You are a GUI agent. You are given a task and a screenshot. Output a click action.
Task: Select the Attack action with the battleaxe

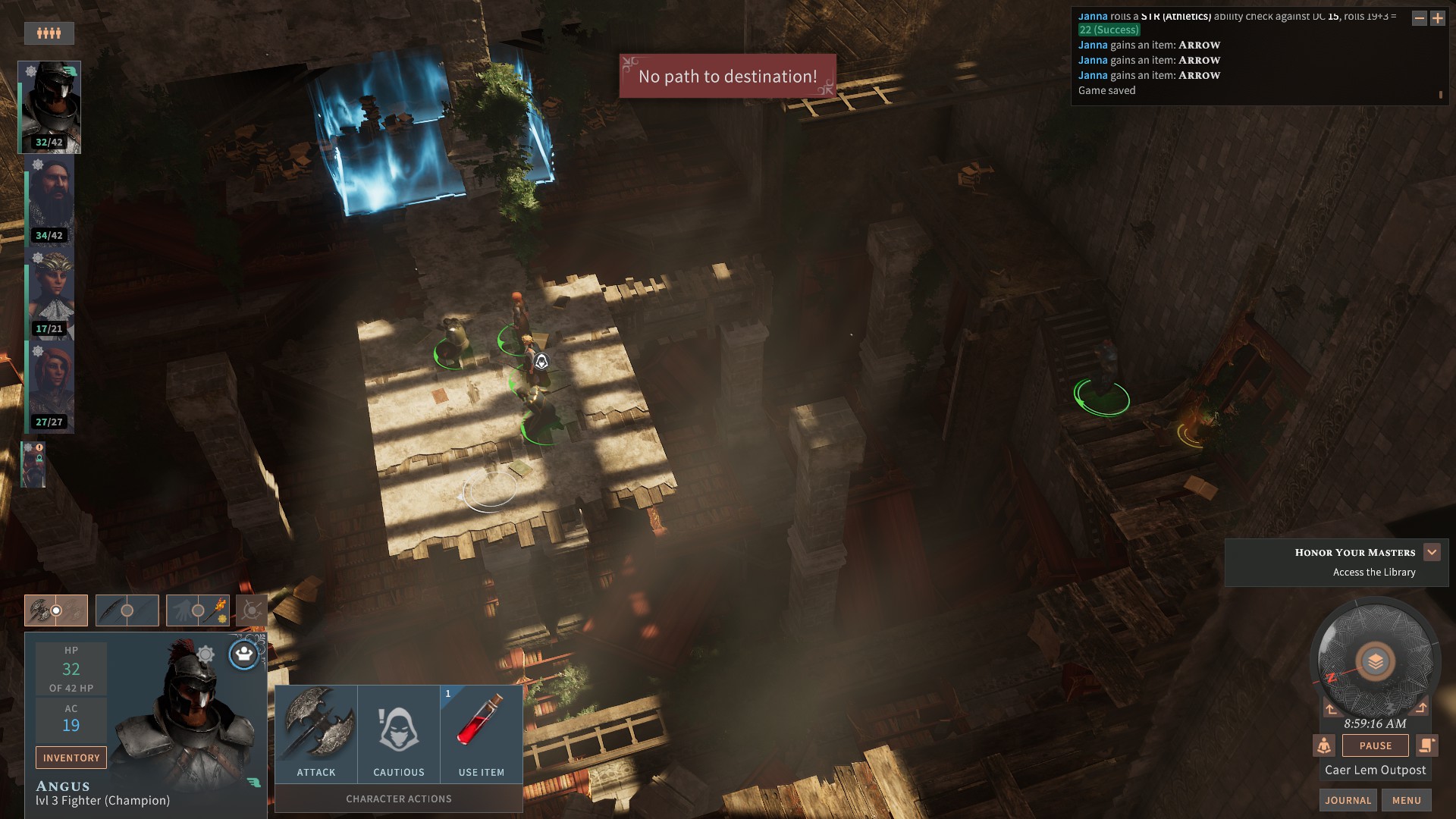(x=316, y=733)
